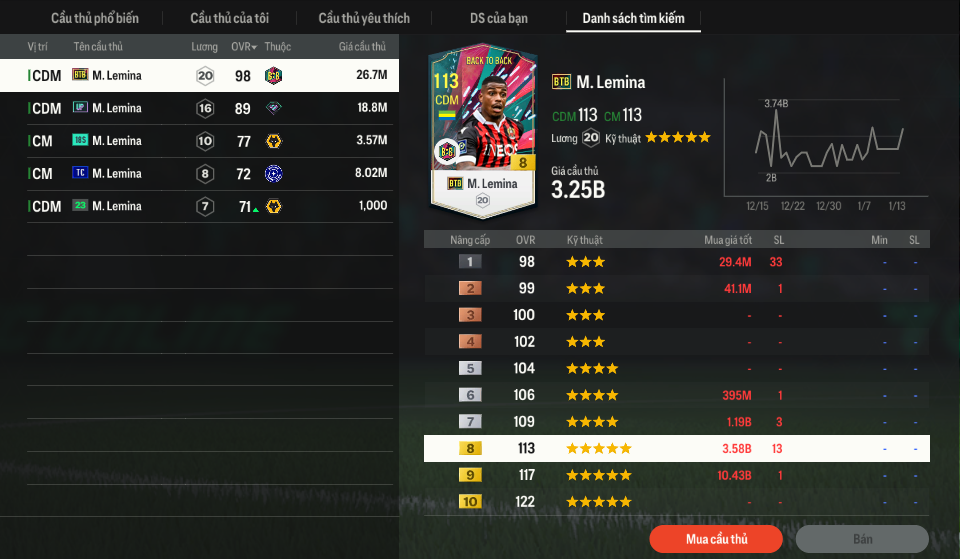The height and width of the screenshot is (559, 960).
Task: Click the greyed Bán button
Action: pyautogui.click(x=862, y=539)
